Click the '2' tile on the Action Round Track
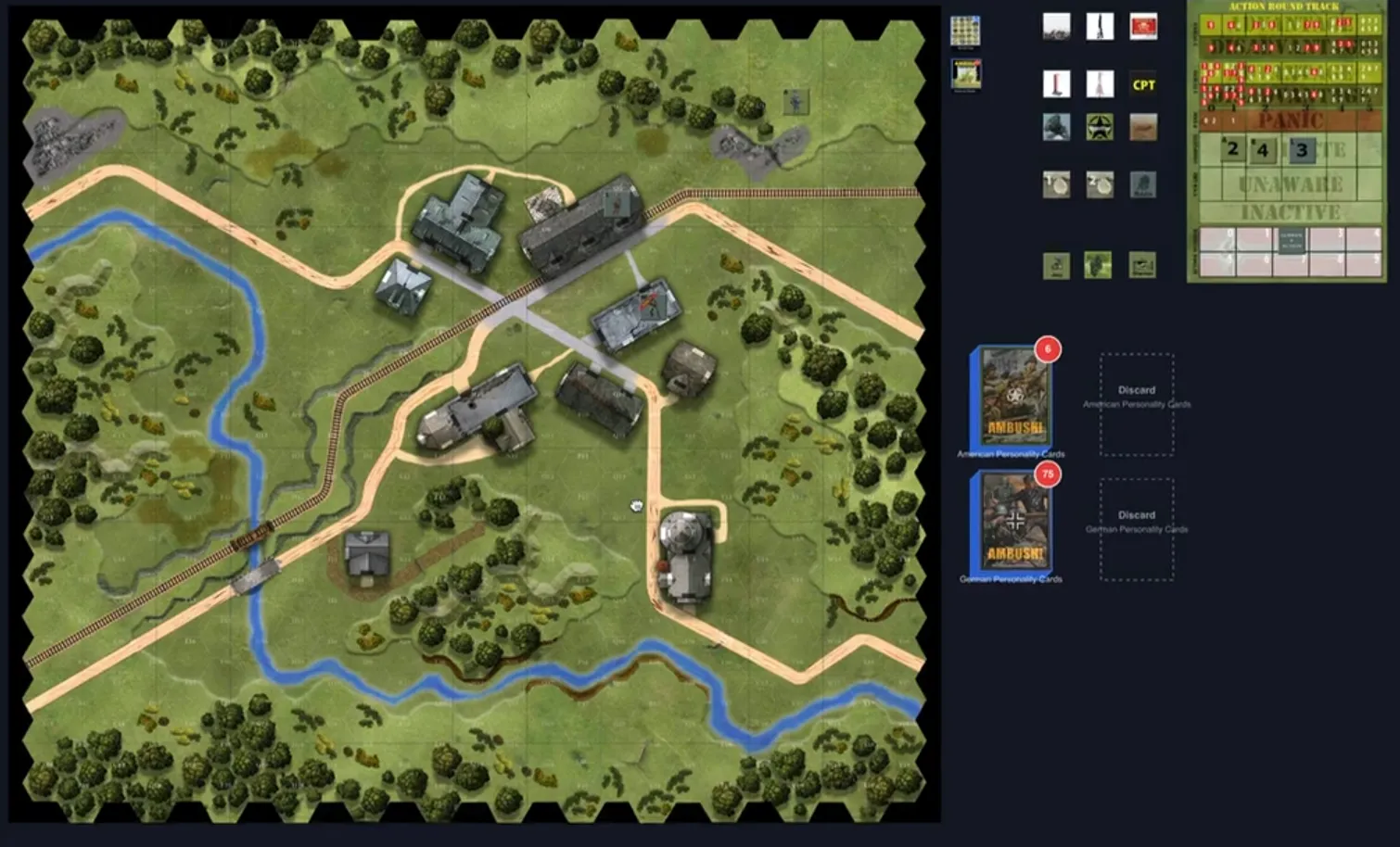Image resolution: width=1400 pixels, height=847 pixels. click(x=1233, y=150)
